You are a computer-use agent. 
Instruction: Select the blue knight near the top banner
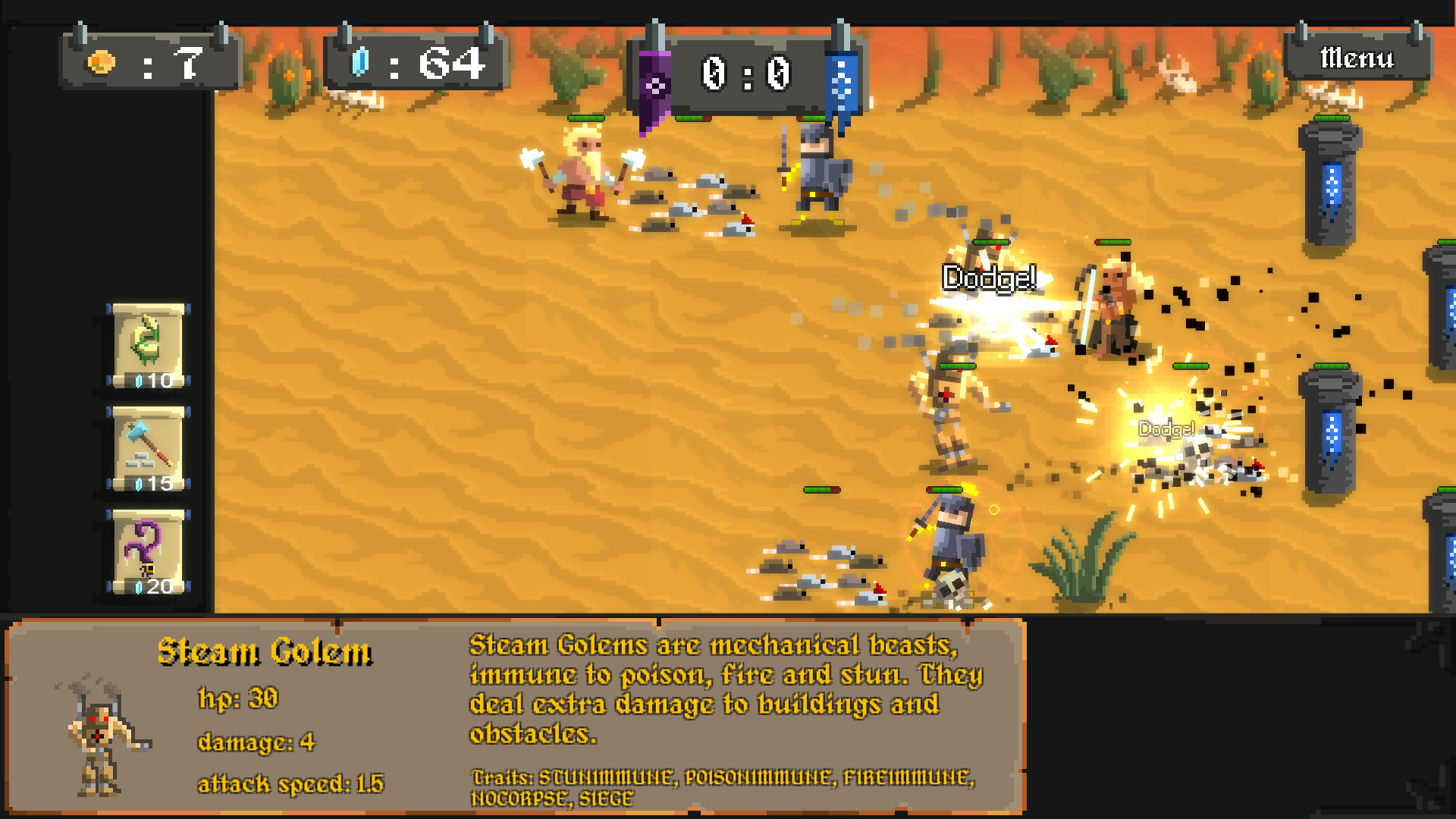pyautogui.click(x=817, y=167)
